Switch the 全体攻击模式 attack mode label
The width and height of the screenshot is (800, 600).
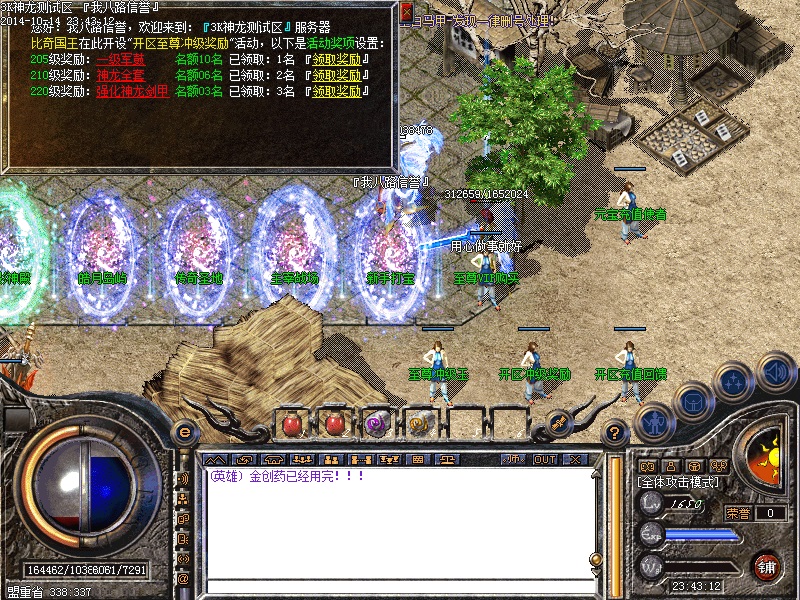pos(677,482)
